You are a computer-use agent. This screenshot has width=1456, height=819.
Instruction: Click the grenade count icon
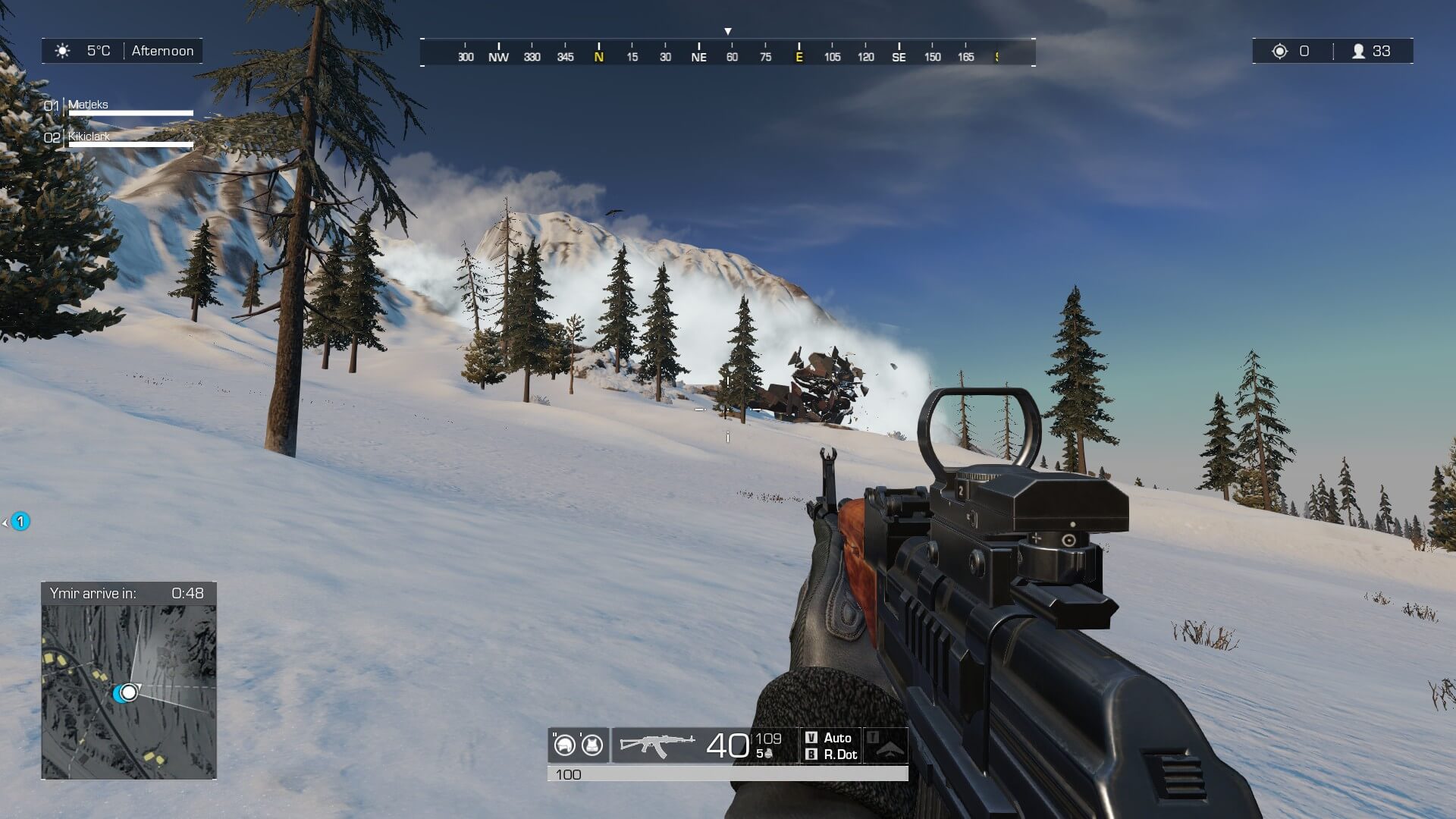click(x=767, y=755)
